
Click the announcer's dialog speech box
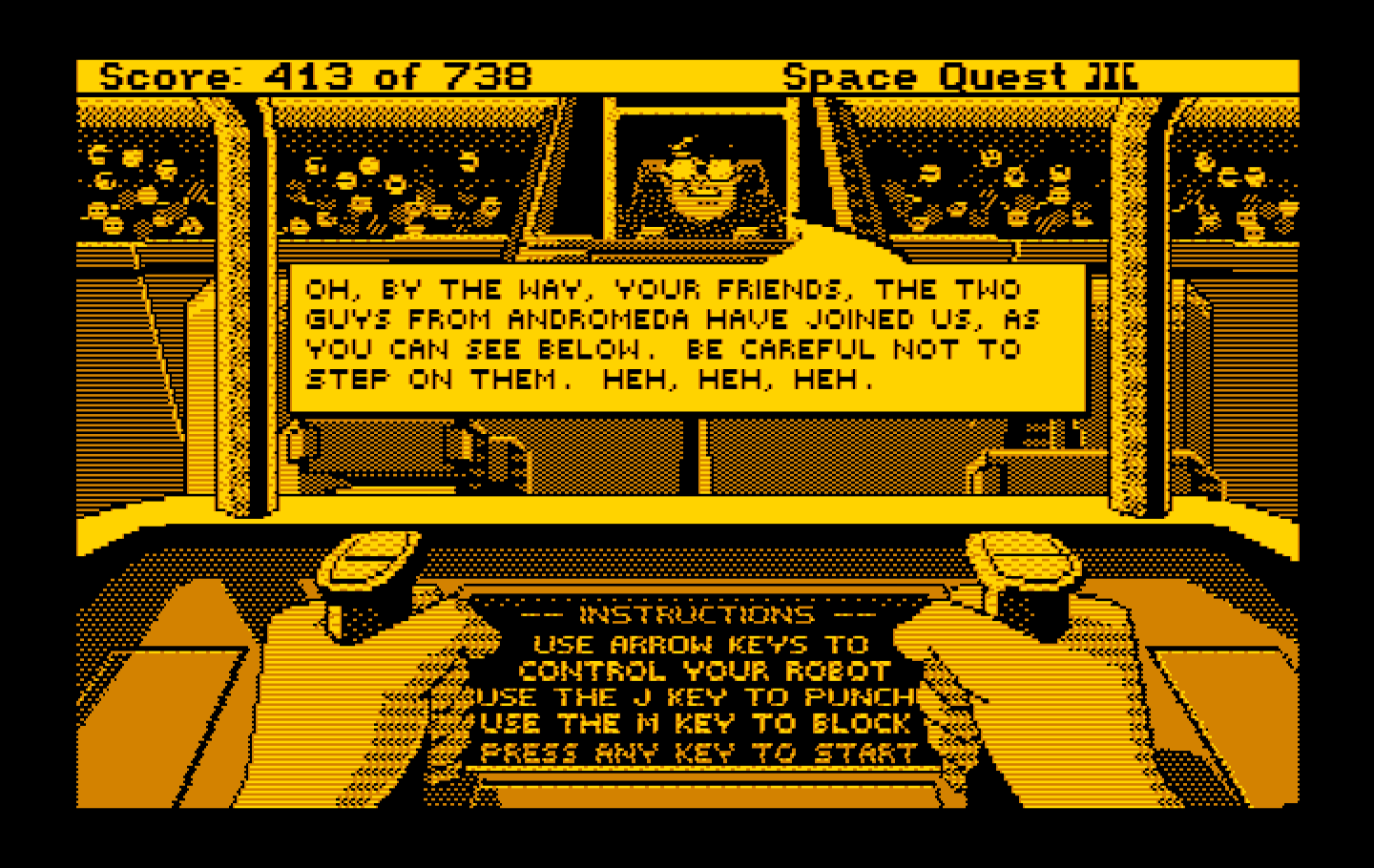click(687, 334)
